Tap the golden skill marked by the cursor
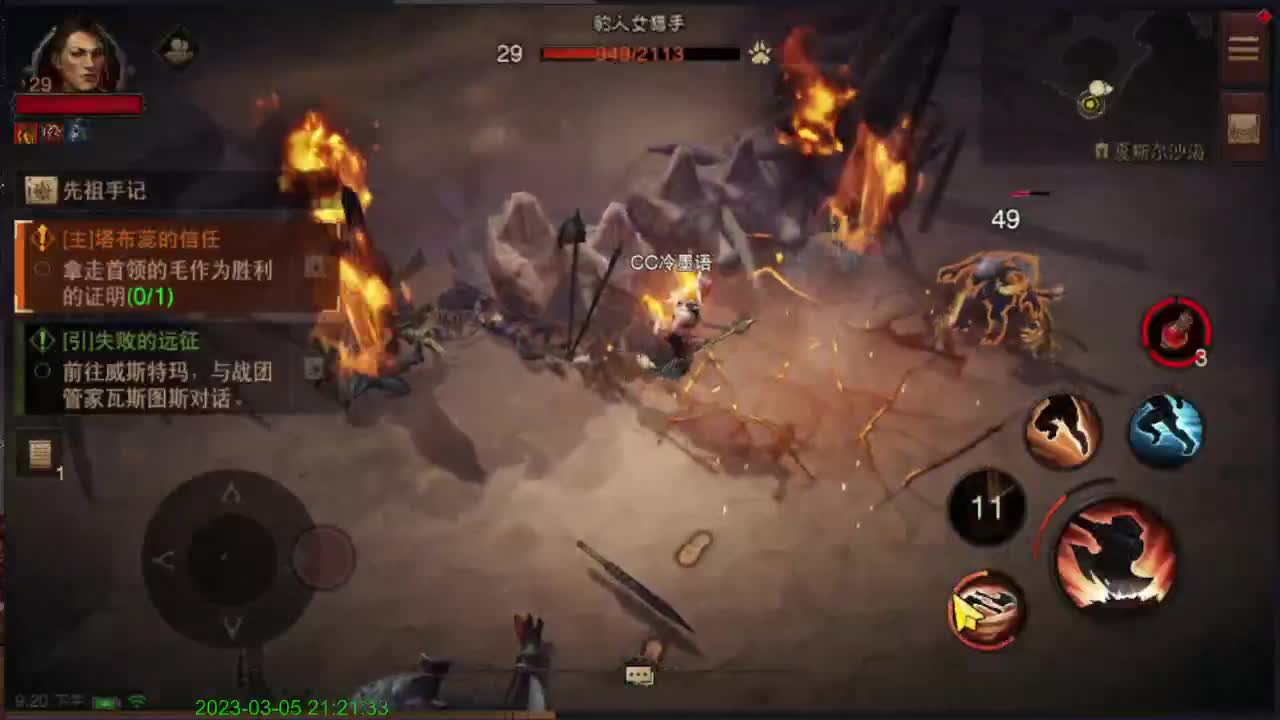Viewport: 1280px width, 720px height. (985, 610)
